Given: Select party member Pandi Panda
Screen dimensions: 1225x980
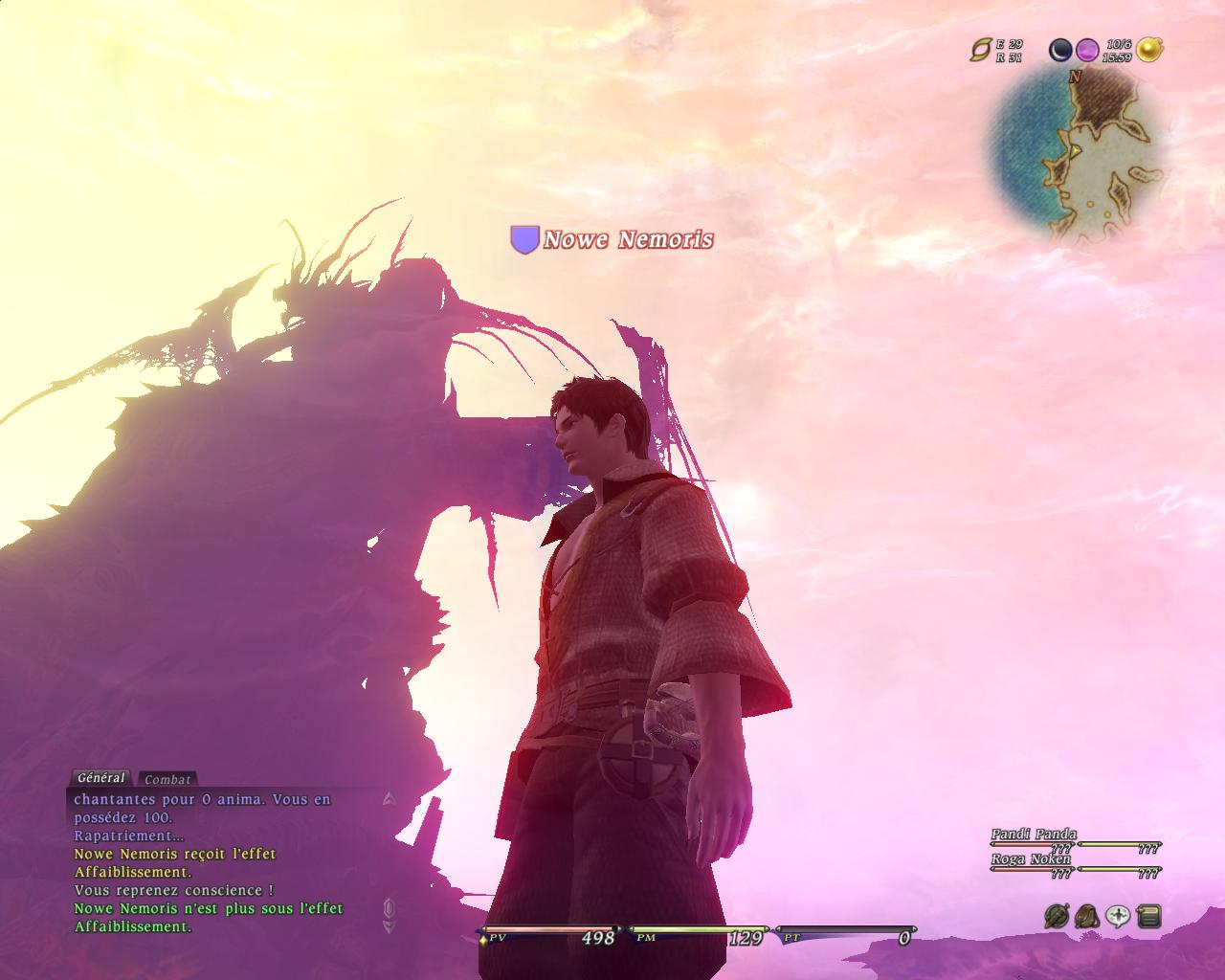Looking at the screenshot, I should (x=1034, y=835).
